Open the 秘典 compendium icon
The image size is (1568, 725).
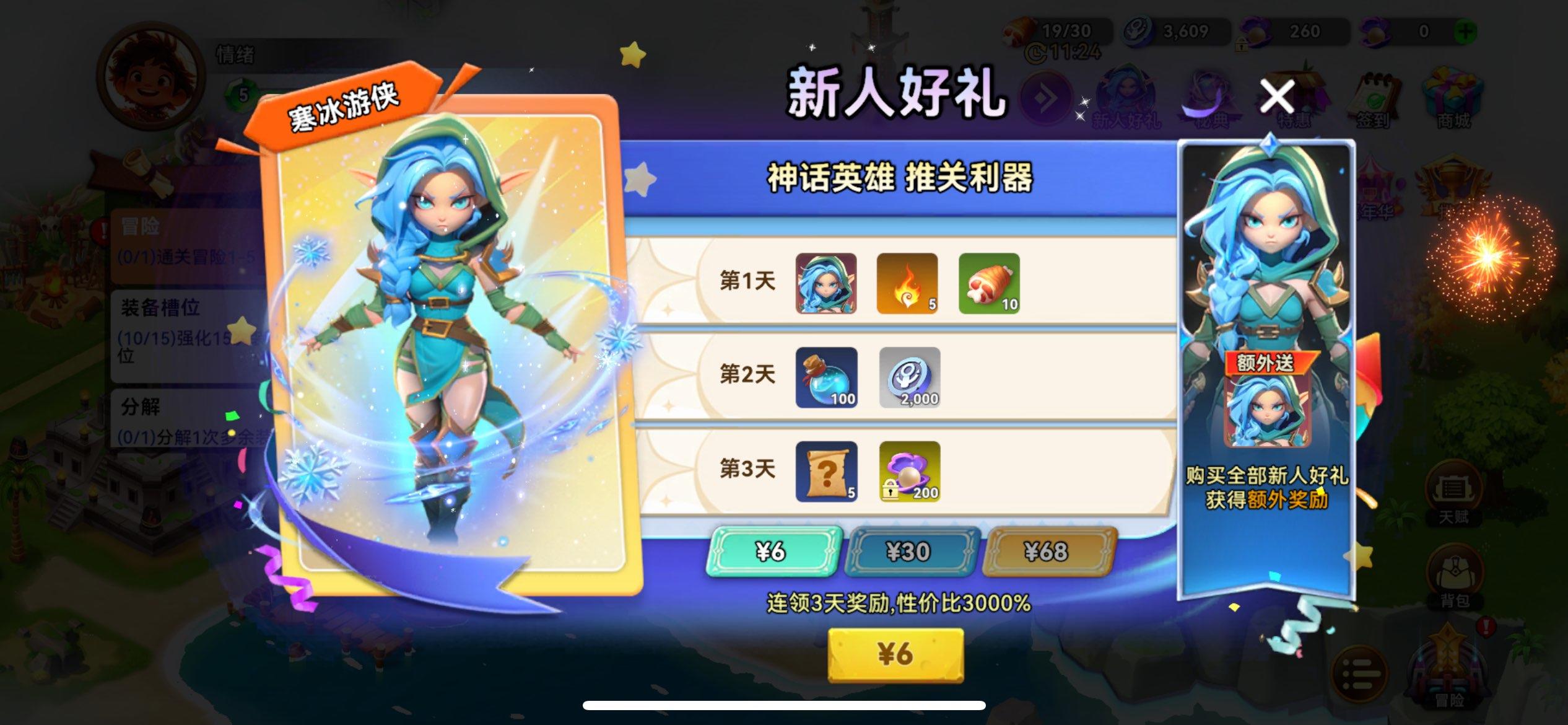(x=1210, y=96)
